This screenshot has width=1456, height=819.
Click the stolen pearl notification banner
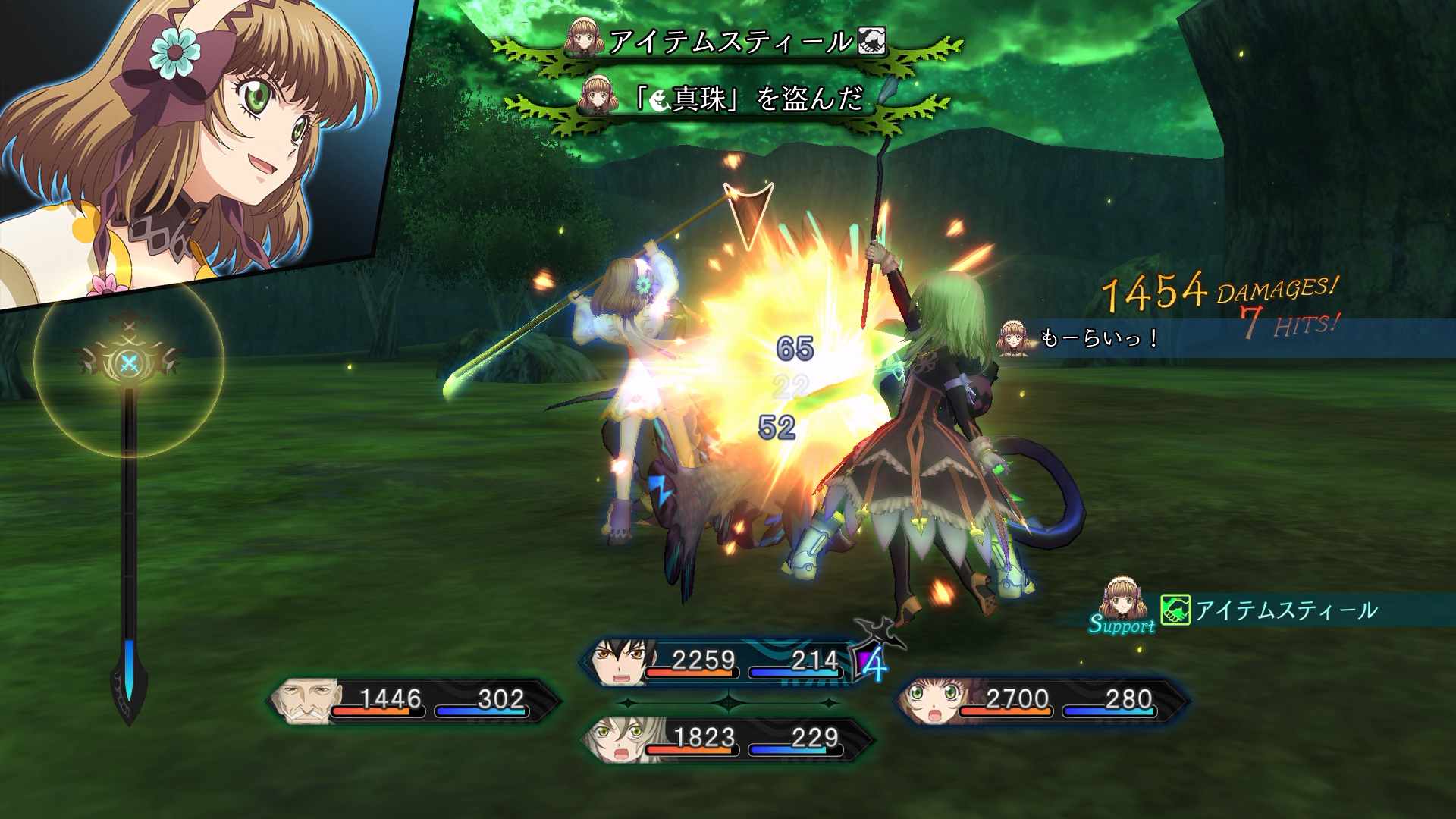[x=751, y=99]
